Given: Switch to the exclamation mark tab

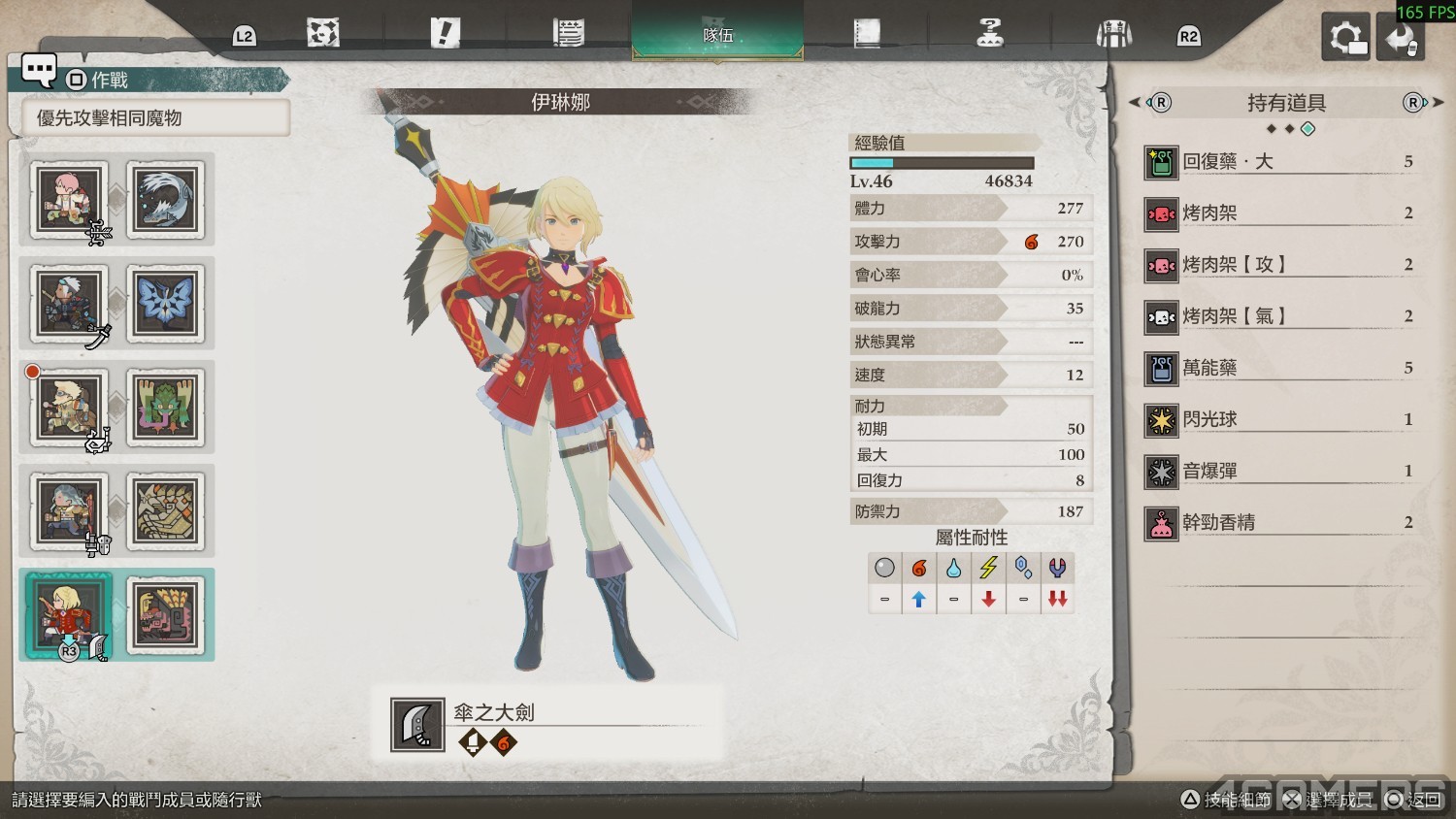Looking at the screenshot, I should click(x=445, y=34).
